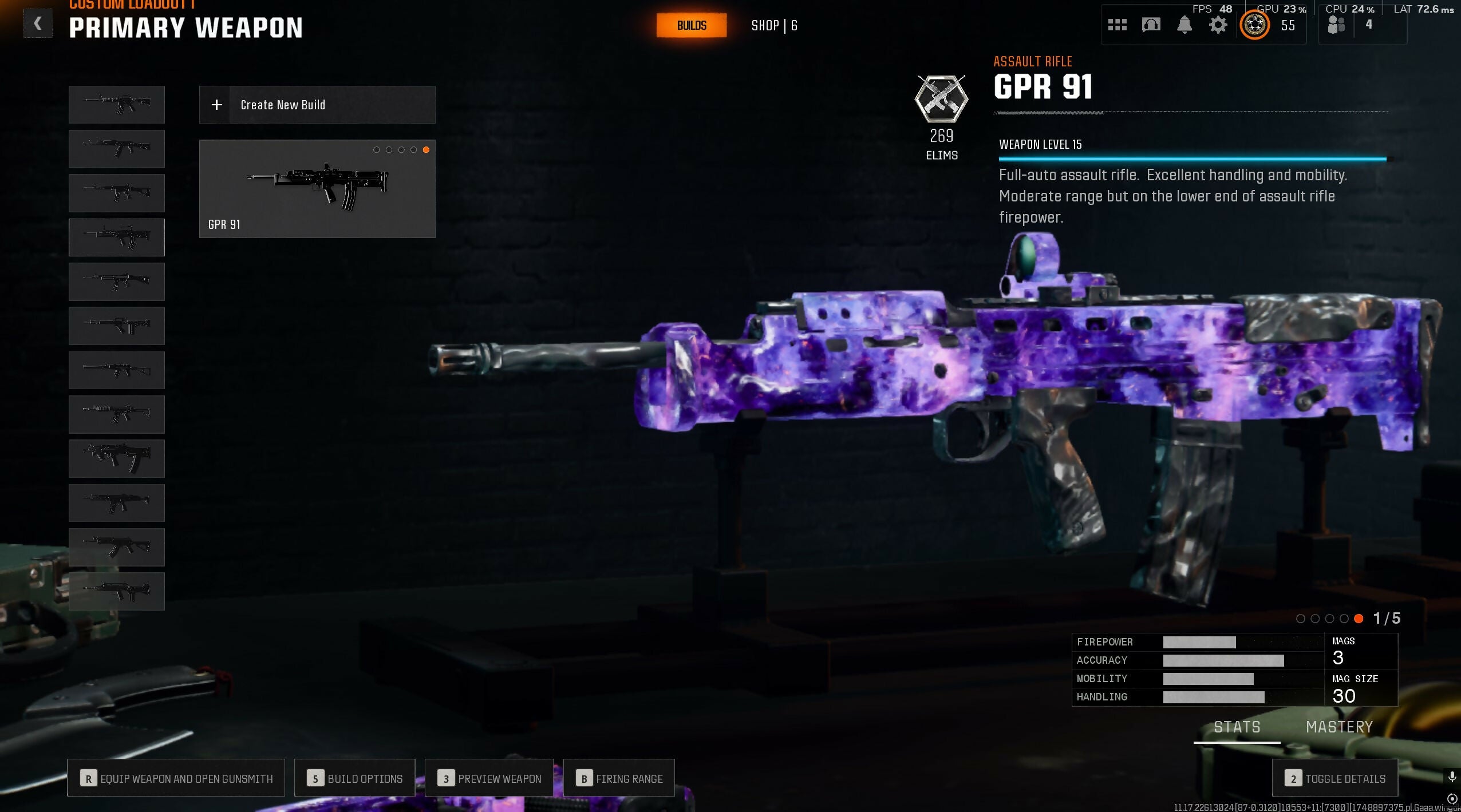View the player rank emblem
The height and width of the screenshot is (812, 1461).
[x=1254, y=25]
